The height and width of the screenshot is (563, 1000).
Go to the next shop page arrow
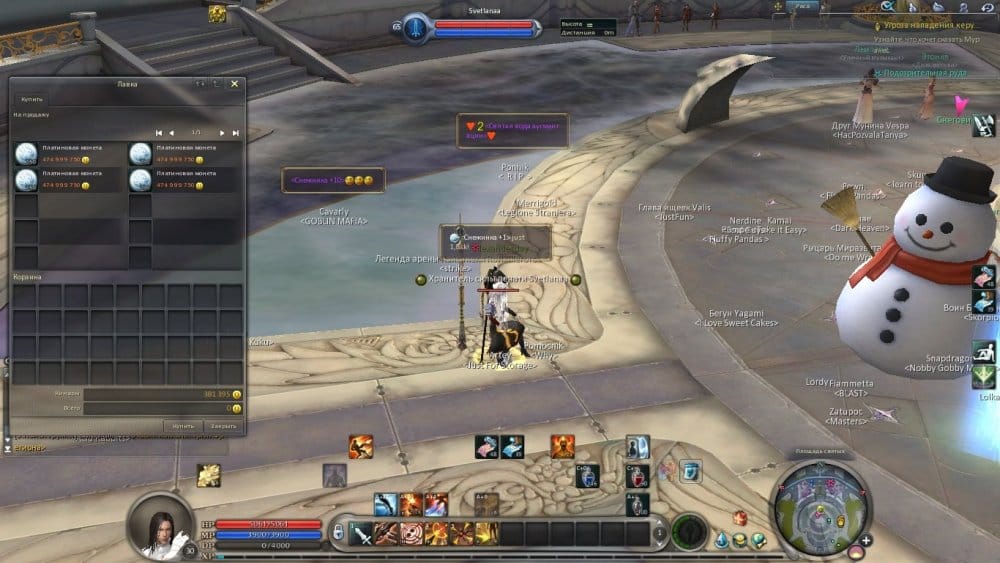coord(223,133)
